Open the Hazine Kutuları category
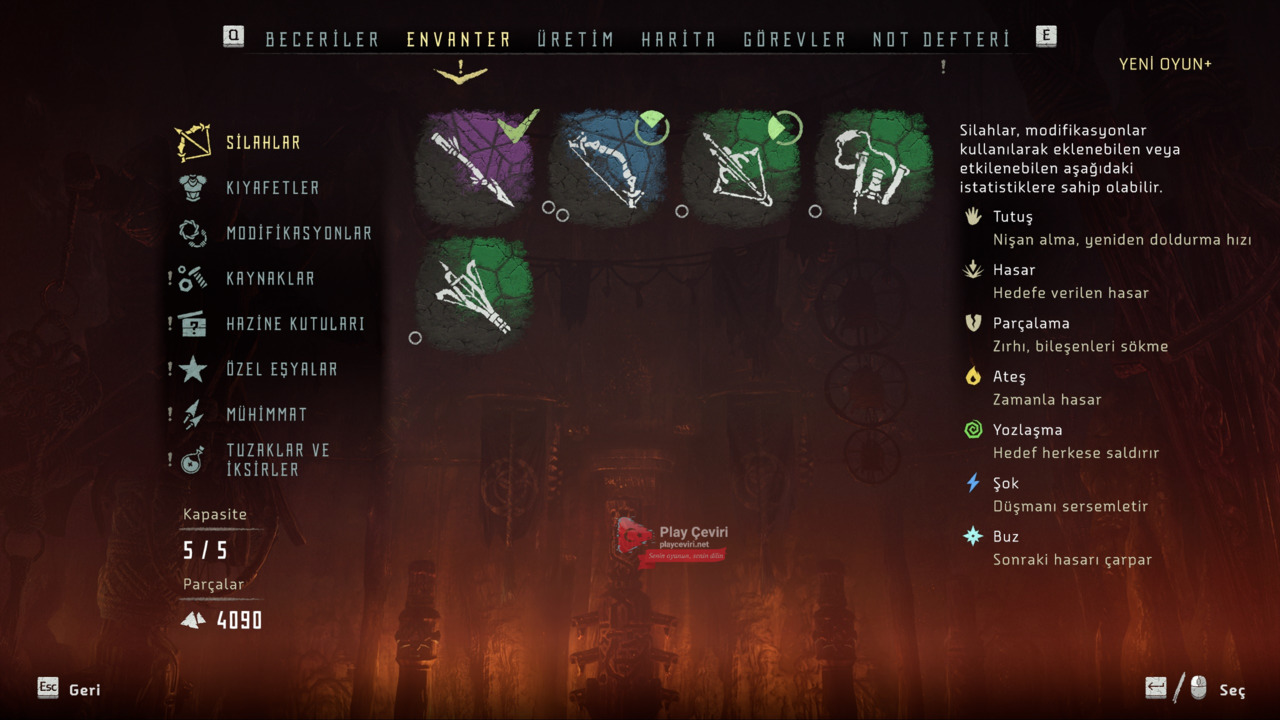 295,324
